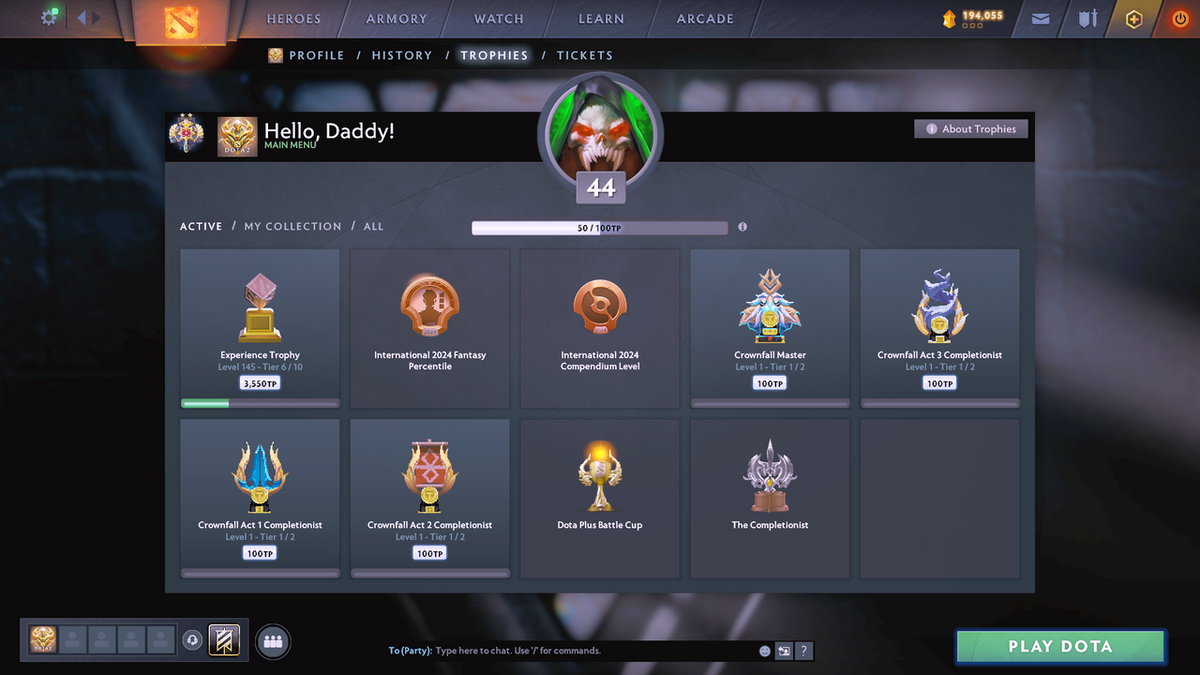Show All trophies filter
The width and height of the screenshot is (1200, 675).
pyautogui.click(x=373, y=227)
